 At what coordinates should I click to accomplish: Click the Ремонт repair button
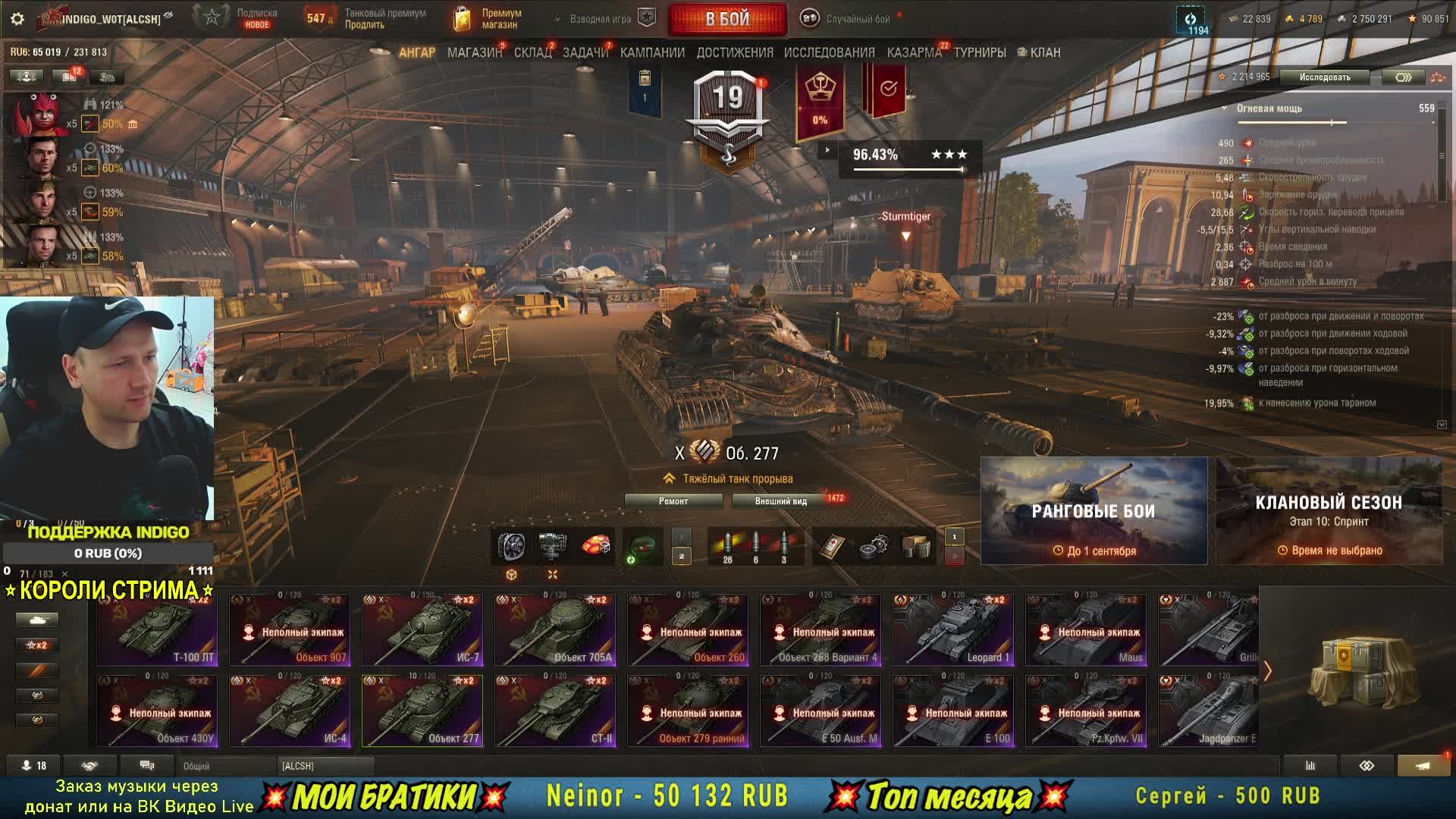673,501
